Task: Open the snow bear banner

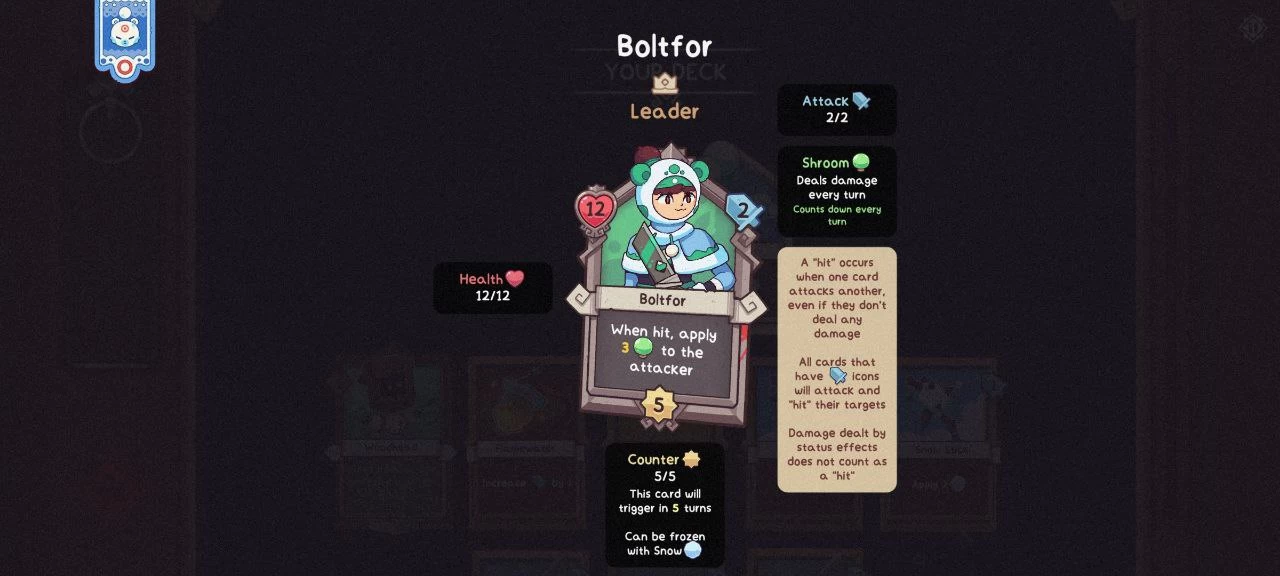Action: 124,36
